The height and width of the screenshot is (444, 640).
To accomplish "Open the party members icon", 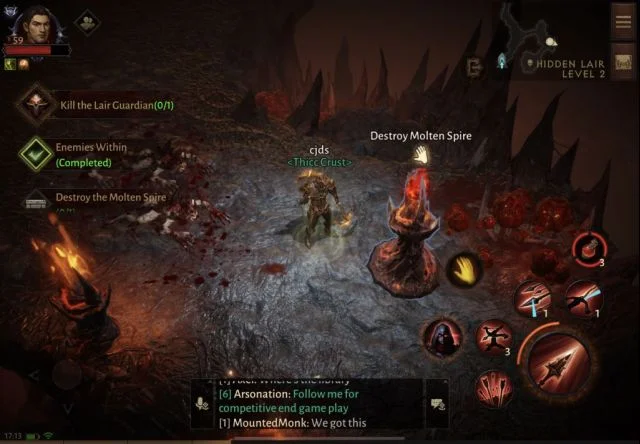I will (x=88, y=22).
